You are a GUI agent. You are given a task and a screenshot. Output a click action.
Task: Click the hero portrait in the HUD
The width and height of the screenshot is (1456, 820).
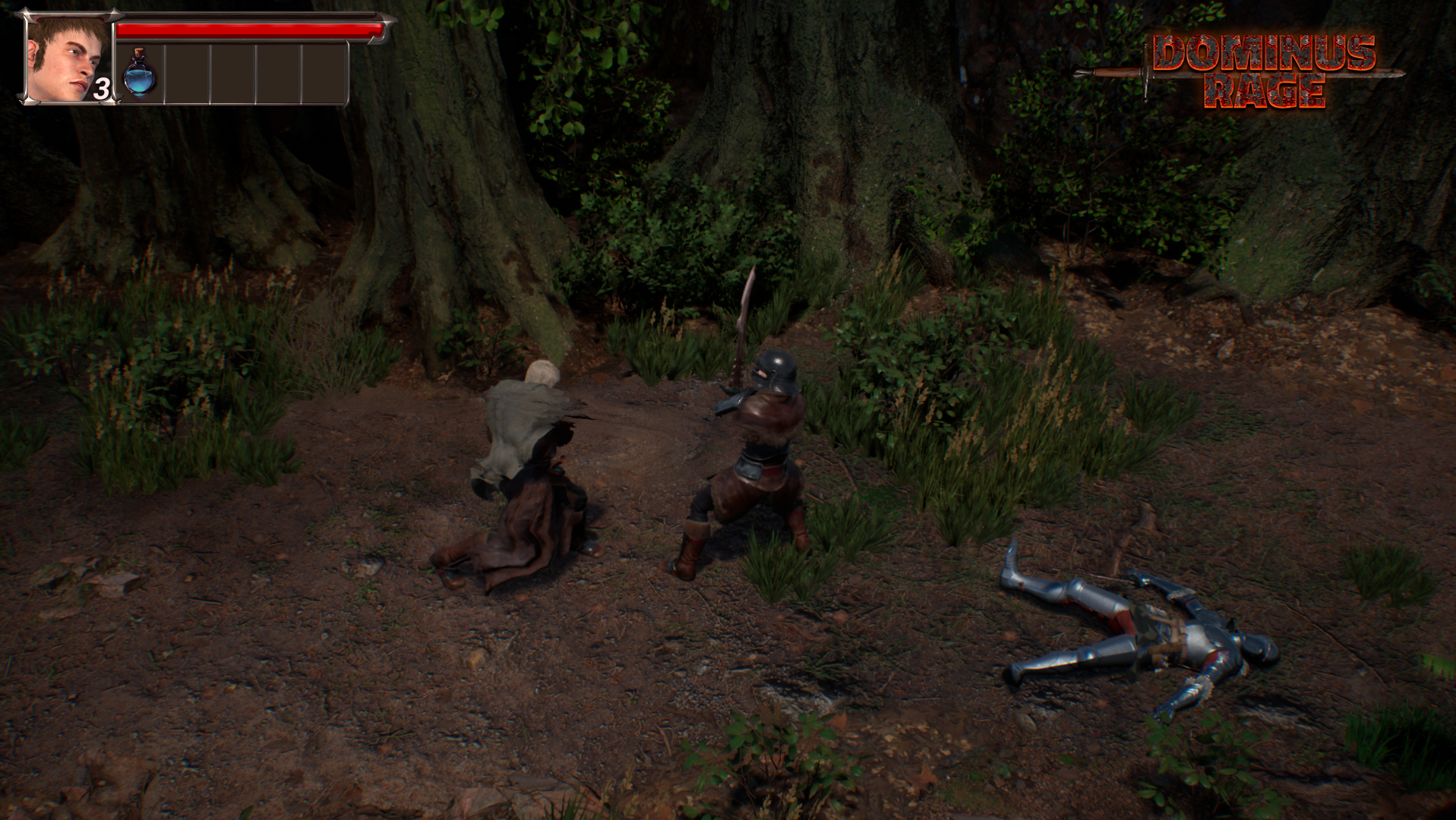70,58
